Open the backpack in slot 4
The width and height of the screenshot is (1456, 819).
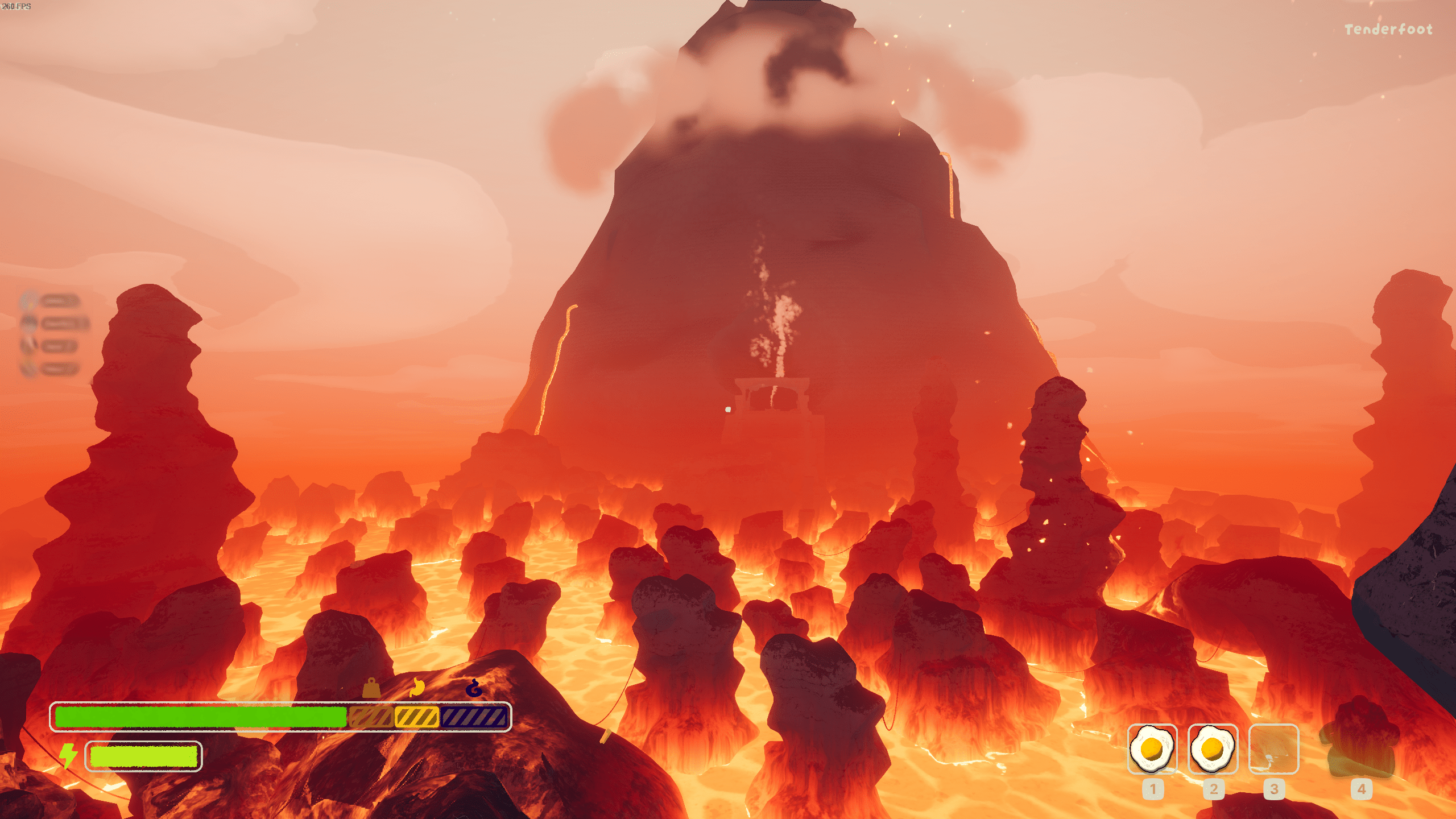[x=1360, y=748]
